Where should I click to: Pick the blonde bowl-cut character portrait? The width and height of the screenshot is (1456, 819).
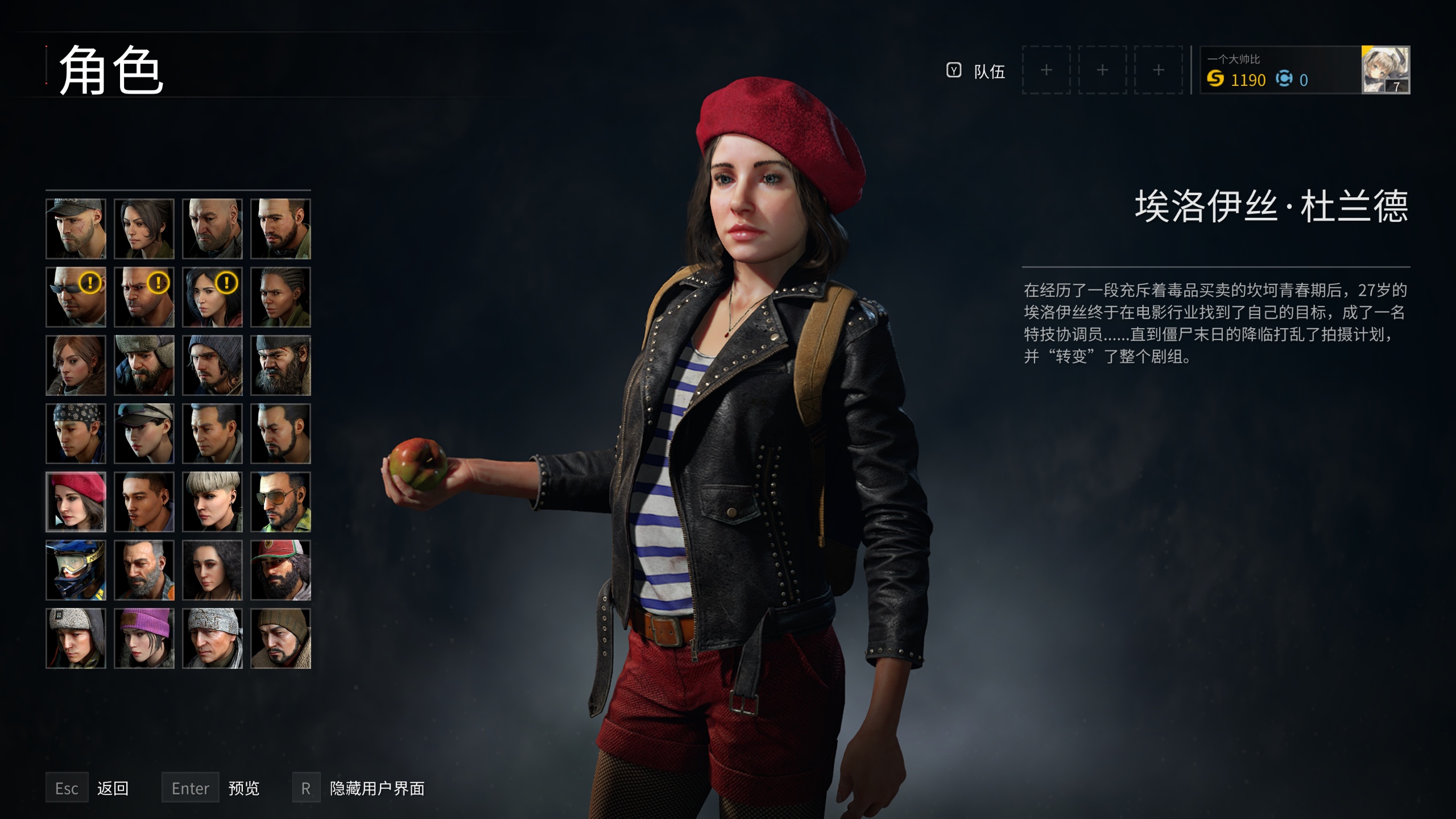pos(212,502)
